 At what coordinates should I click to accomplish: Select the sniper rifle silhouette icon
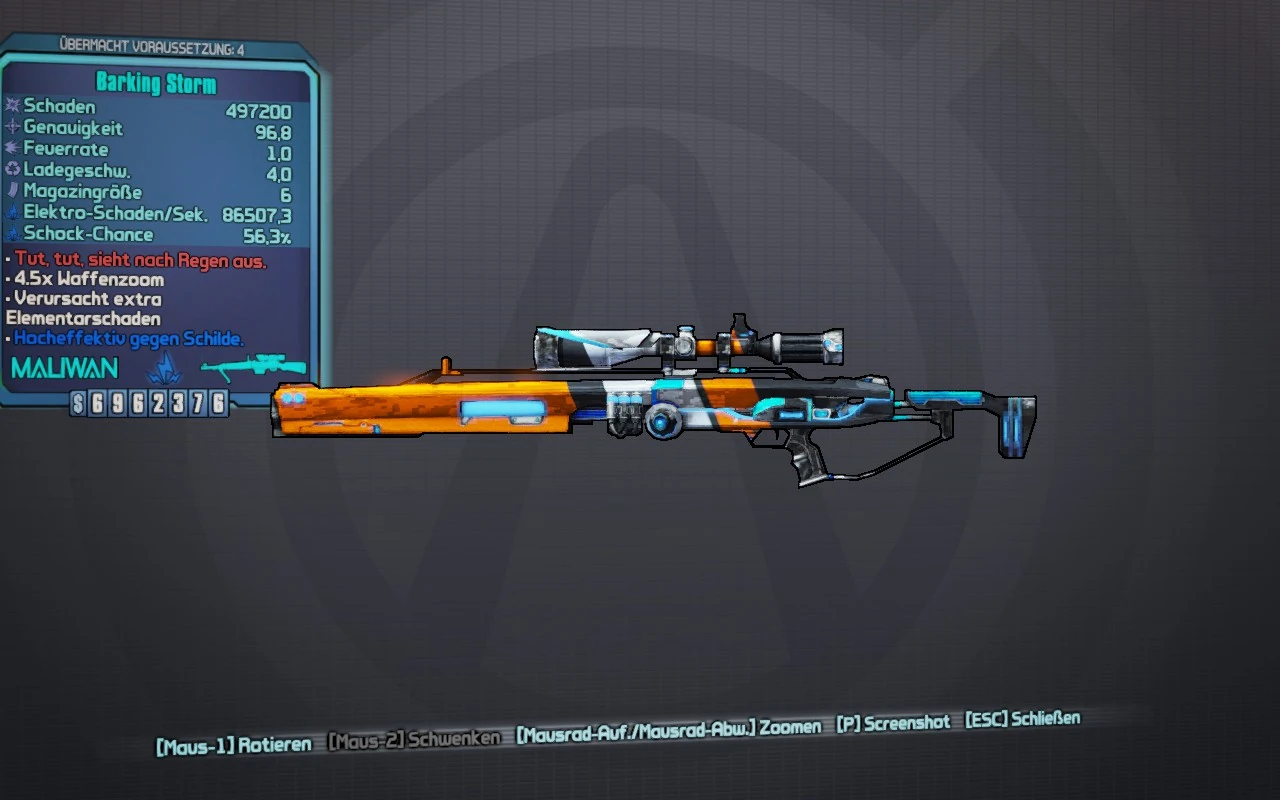pyautogui.click(x=253, y=367)
